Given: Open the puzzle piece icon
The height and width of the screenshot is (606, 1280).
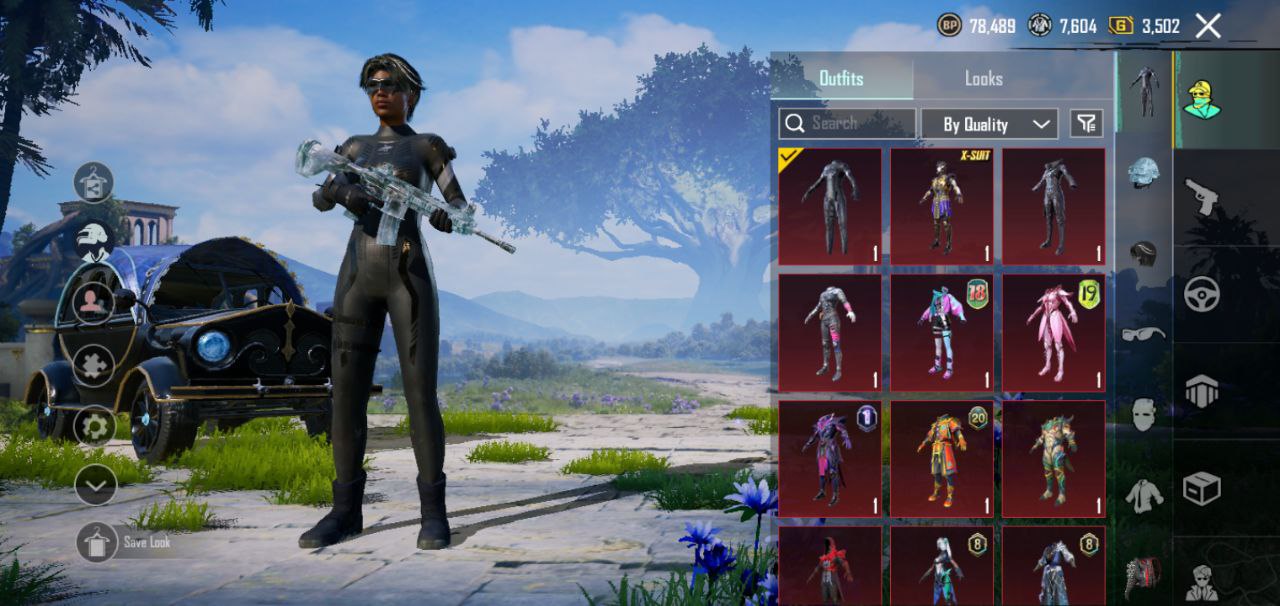Looking at the screenshot, I should click(x=94, y=365).
